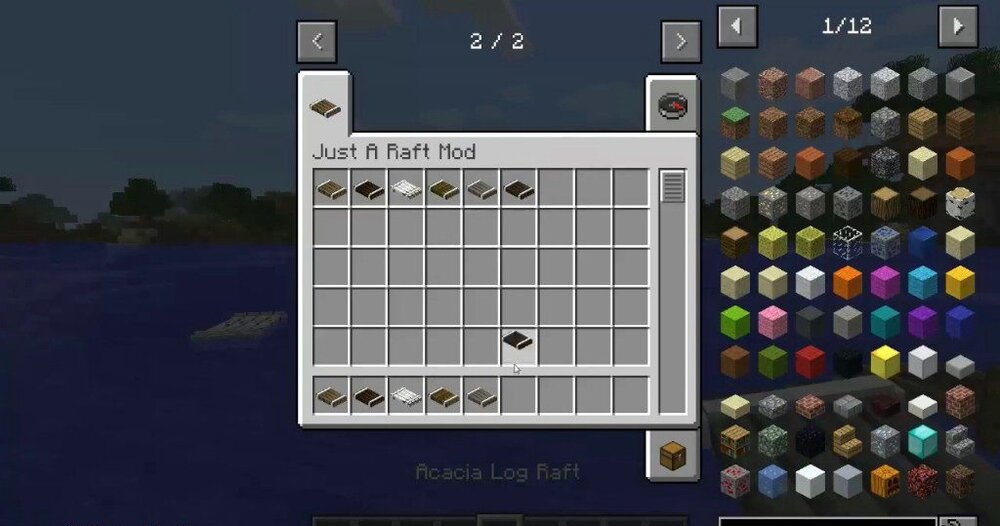This screenshot has width=1000, height=526.
Task: Choose the pink wool block
Action: coord(772,322)
